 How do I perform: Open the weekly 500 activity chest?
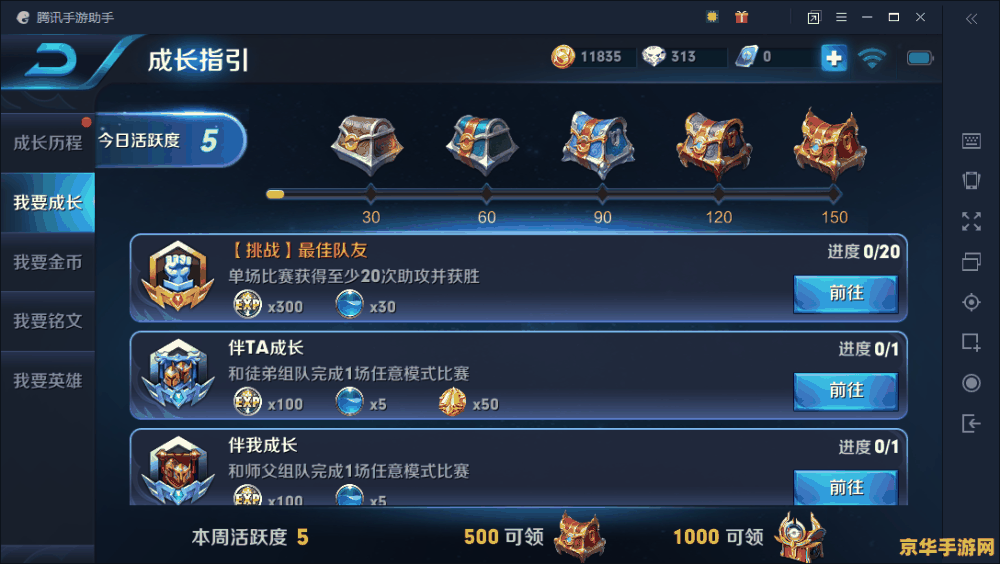pyautogui.click(x=579, y=537)
